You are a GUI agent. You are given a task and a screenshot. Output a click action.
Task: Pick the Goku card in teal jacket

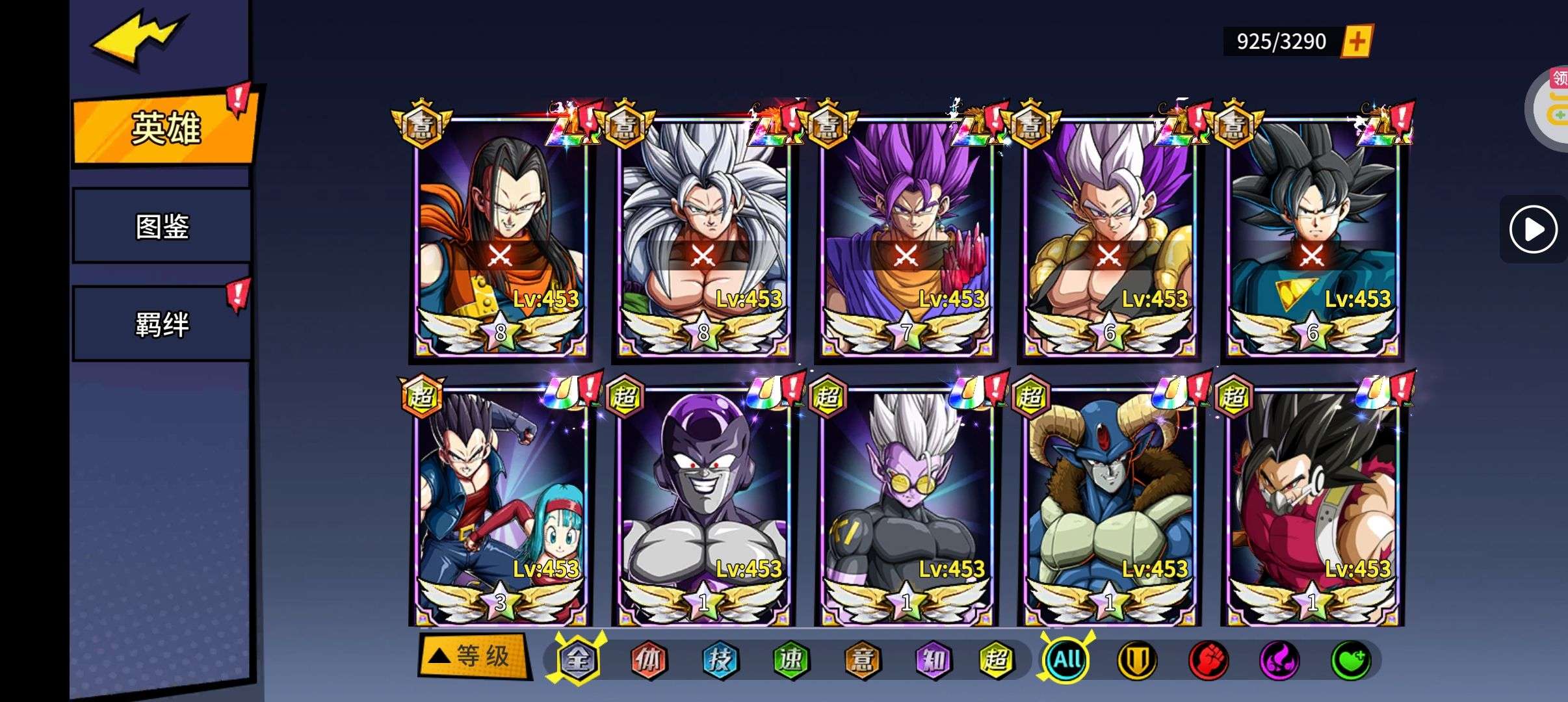(1312, 237)
